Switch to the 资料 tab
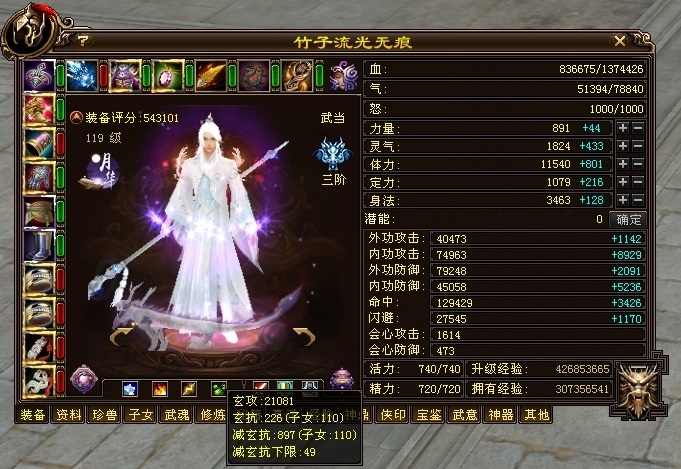Screen dimensions: 681x469 pyautogui.click(x=68, y=414)
